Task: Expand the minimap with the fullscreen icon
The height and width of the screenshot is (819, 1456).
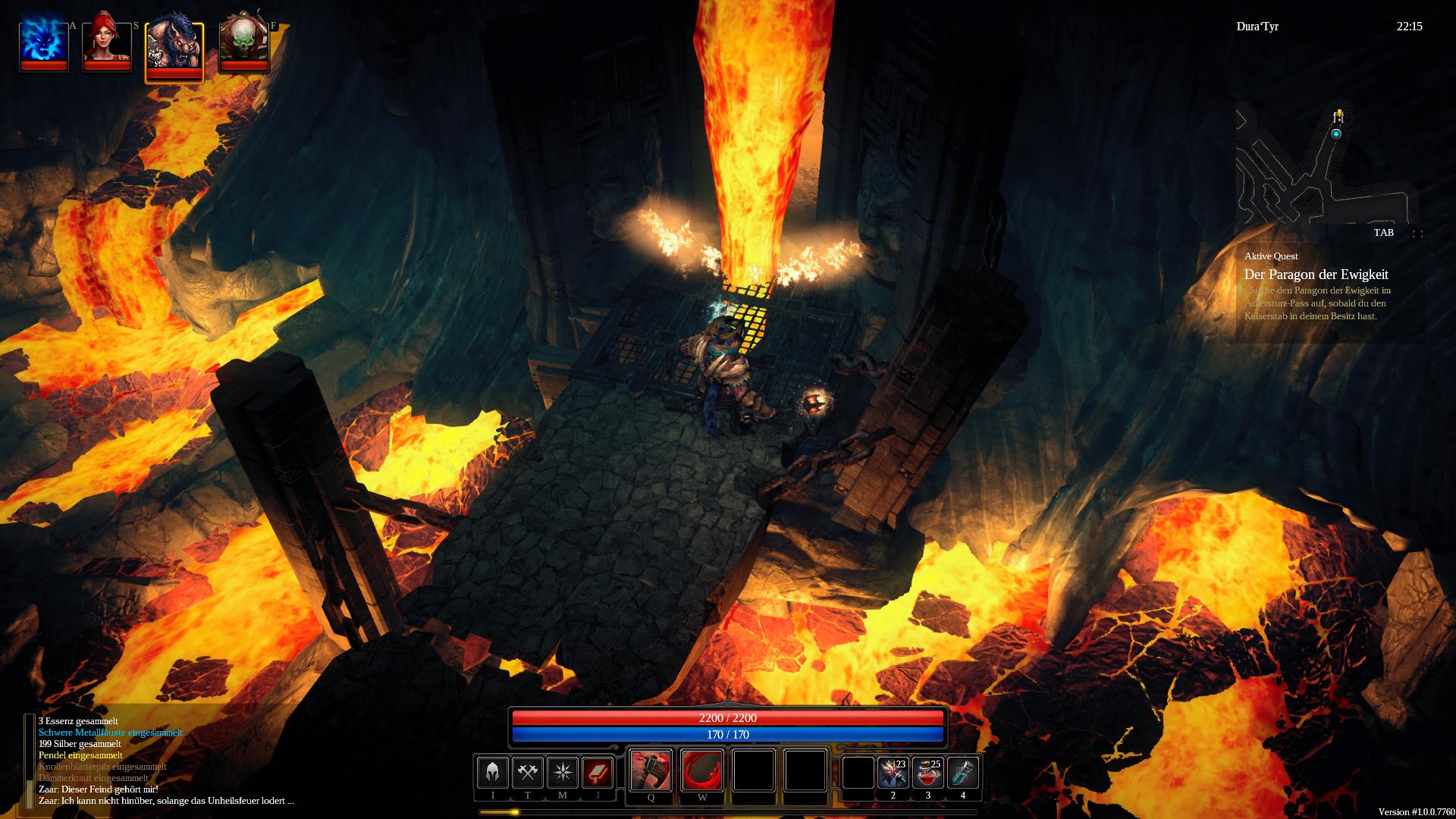Action: pyautogui.click(x=1417, y=234)
